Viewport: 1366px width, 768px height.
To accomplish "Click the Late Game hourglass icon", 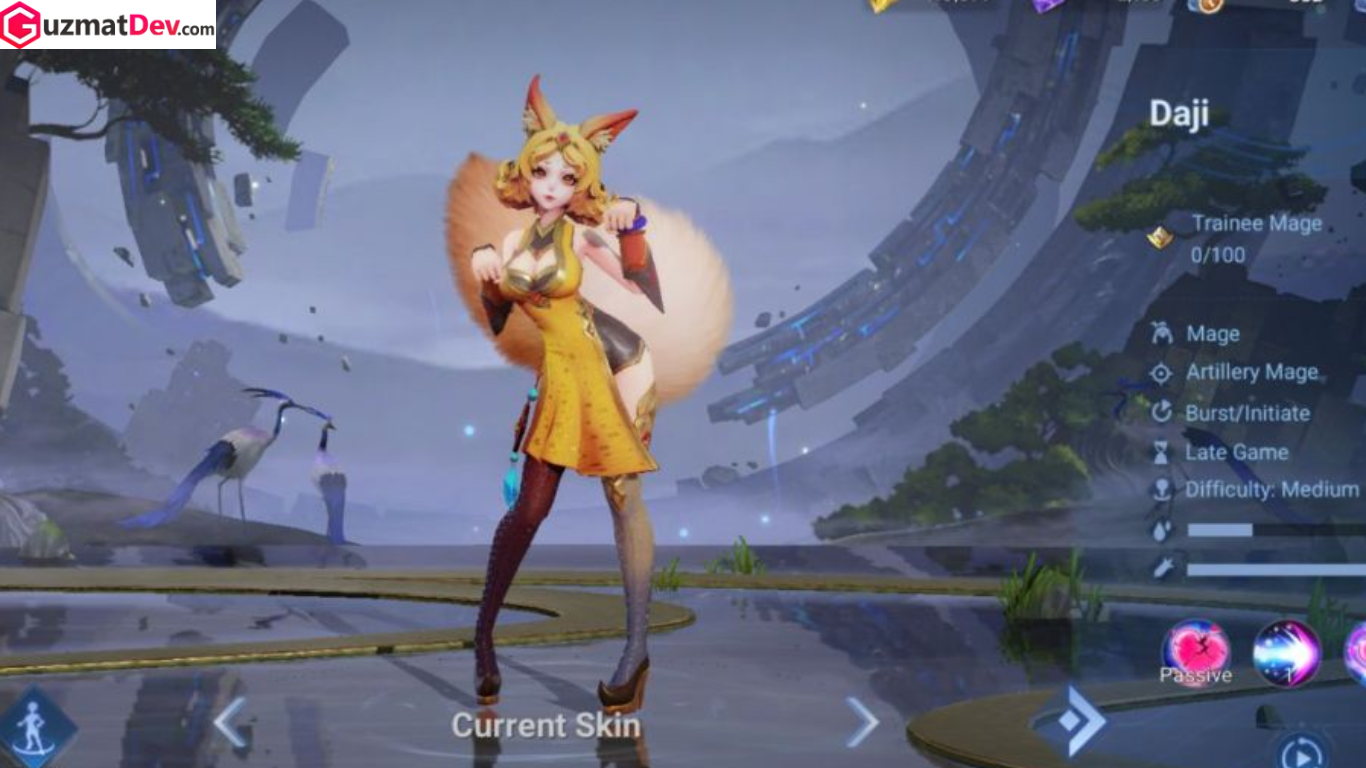I will click(x=1162, y=452).
